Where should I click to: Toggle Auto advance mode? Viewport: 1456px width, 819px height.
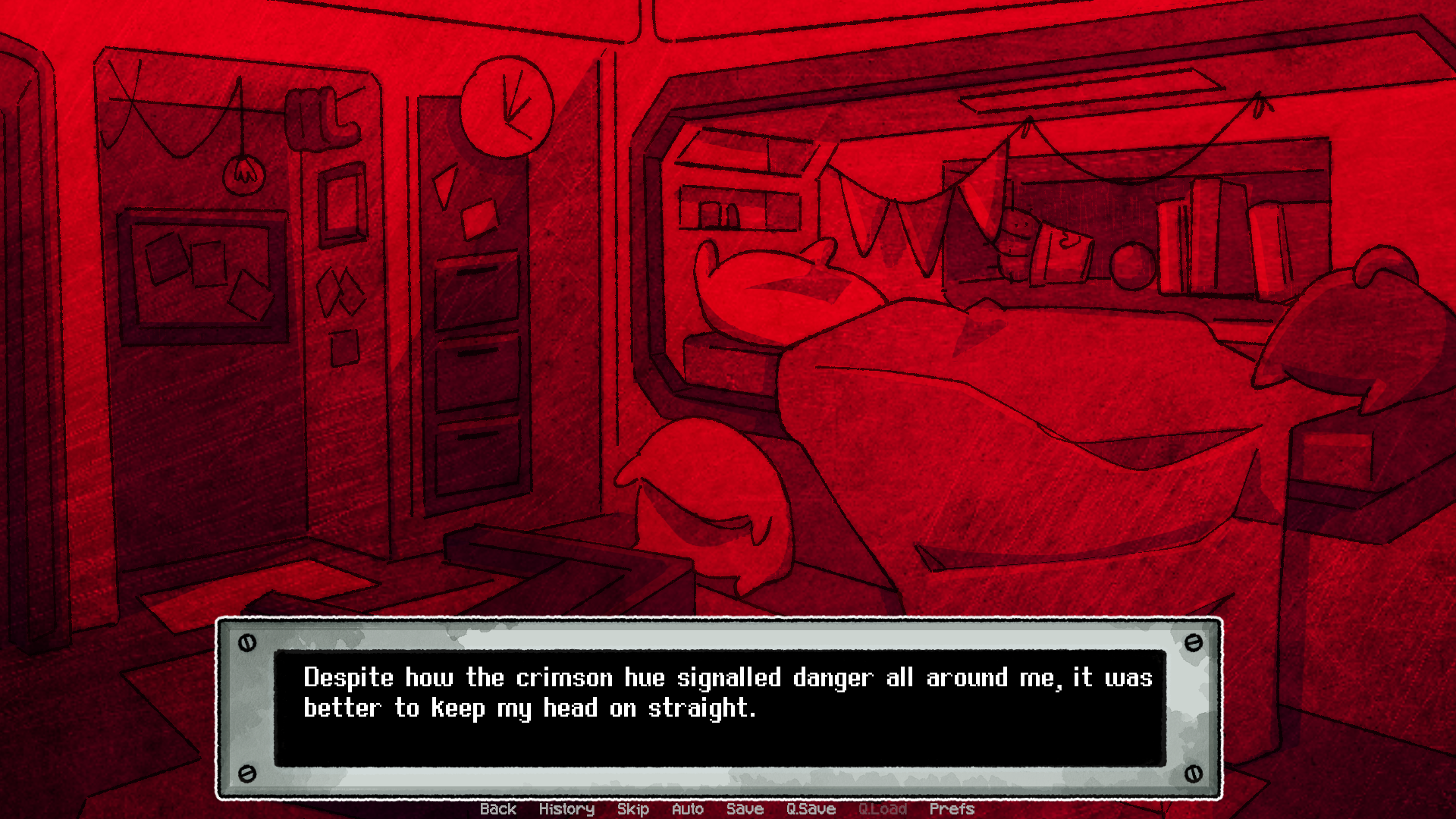click(687, 809)
